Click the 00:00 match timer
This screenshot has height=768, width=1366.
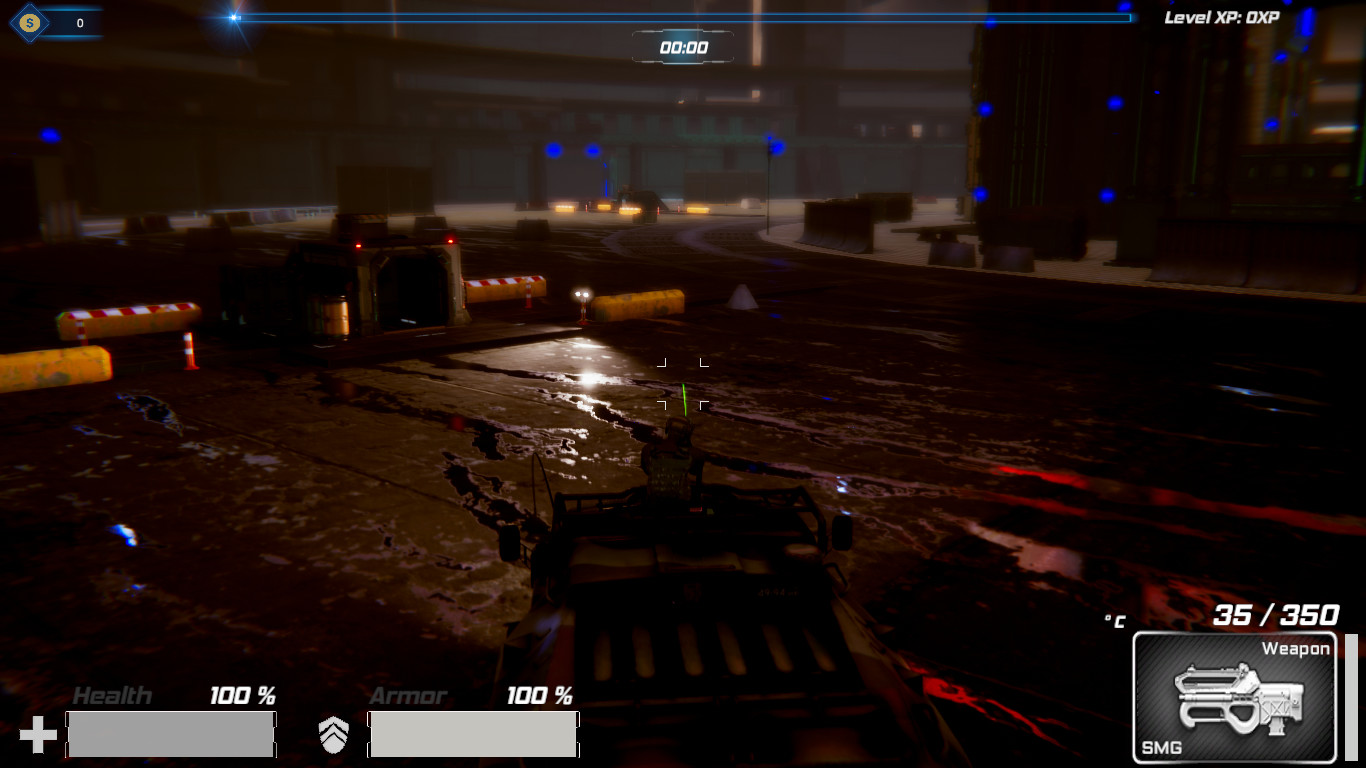point(684,45)
